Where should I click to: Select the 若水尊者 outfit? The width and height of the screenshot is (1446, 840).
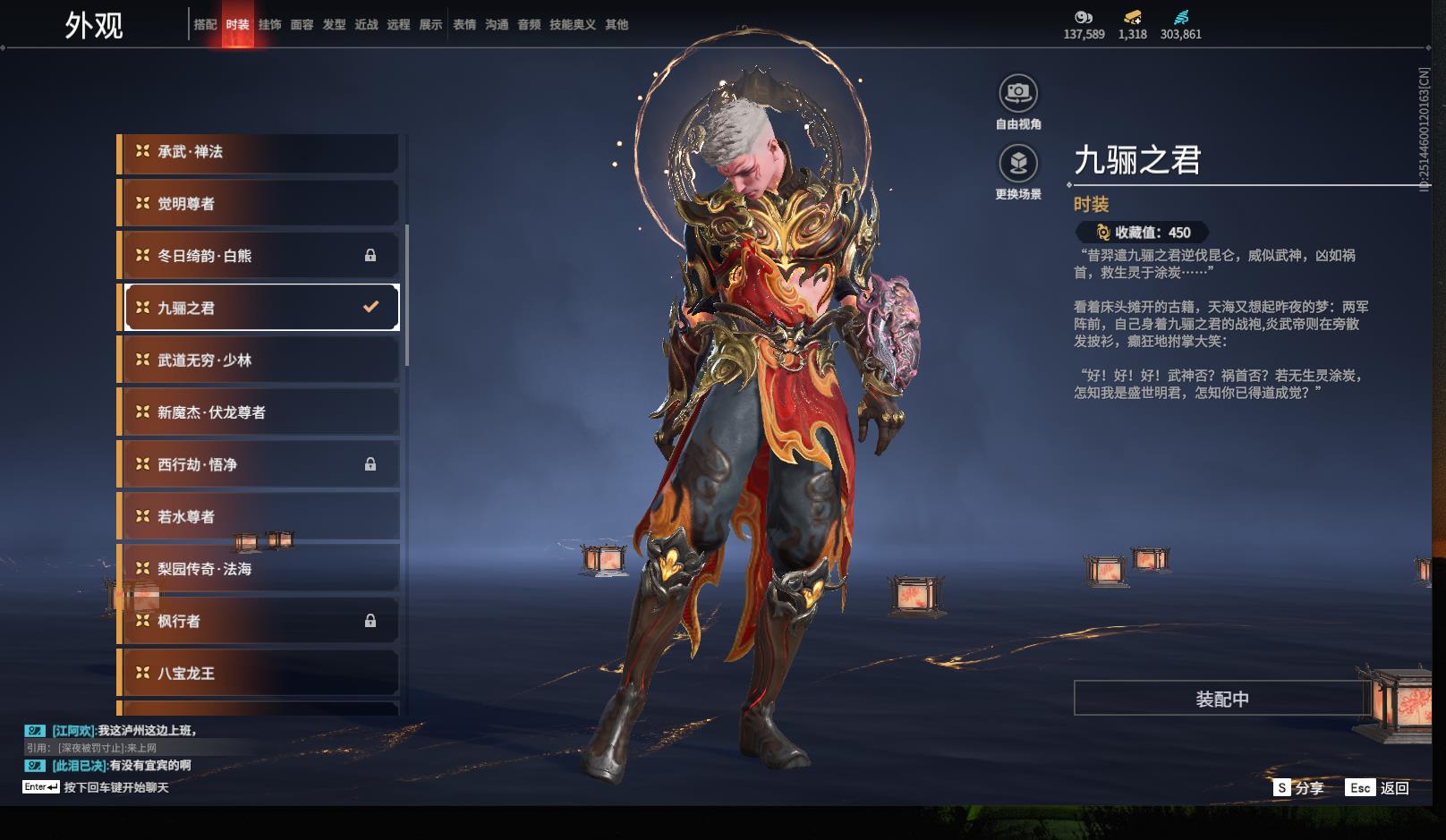[x=259, y=516]
